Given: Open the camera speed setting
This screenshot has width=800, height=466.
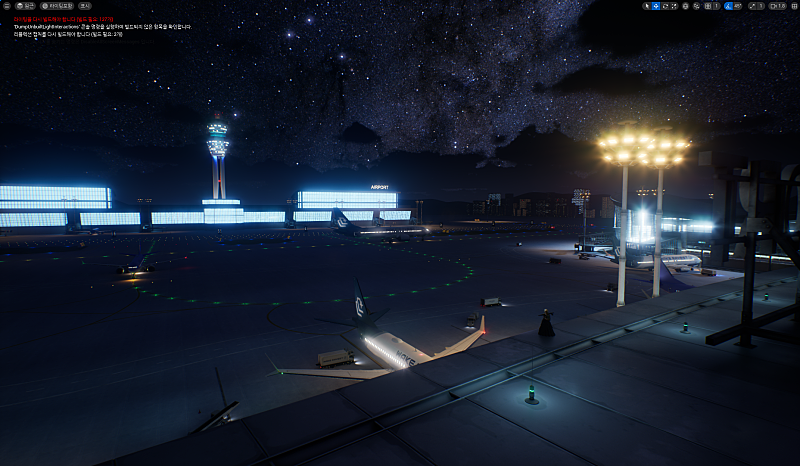Looking at the screenshot, I should [777, 6].
